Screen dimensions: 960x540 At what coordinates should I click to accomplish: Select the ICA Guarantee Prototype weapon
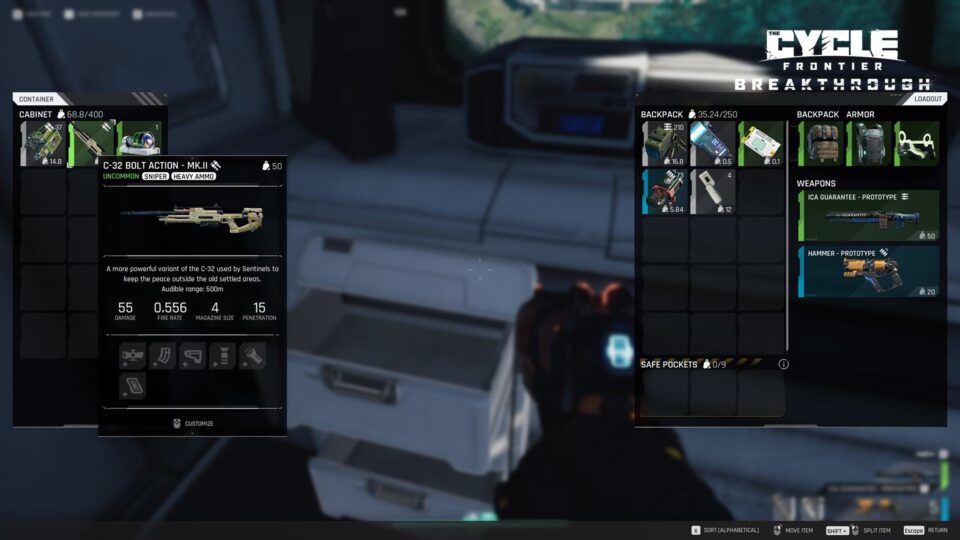[868, 216]
